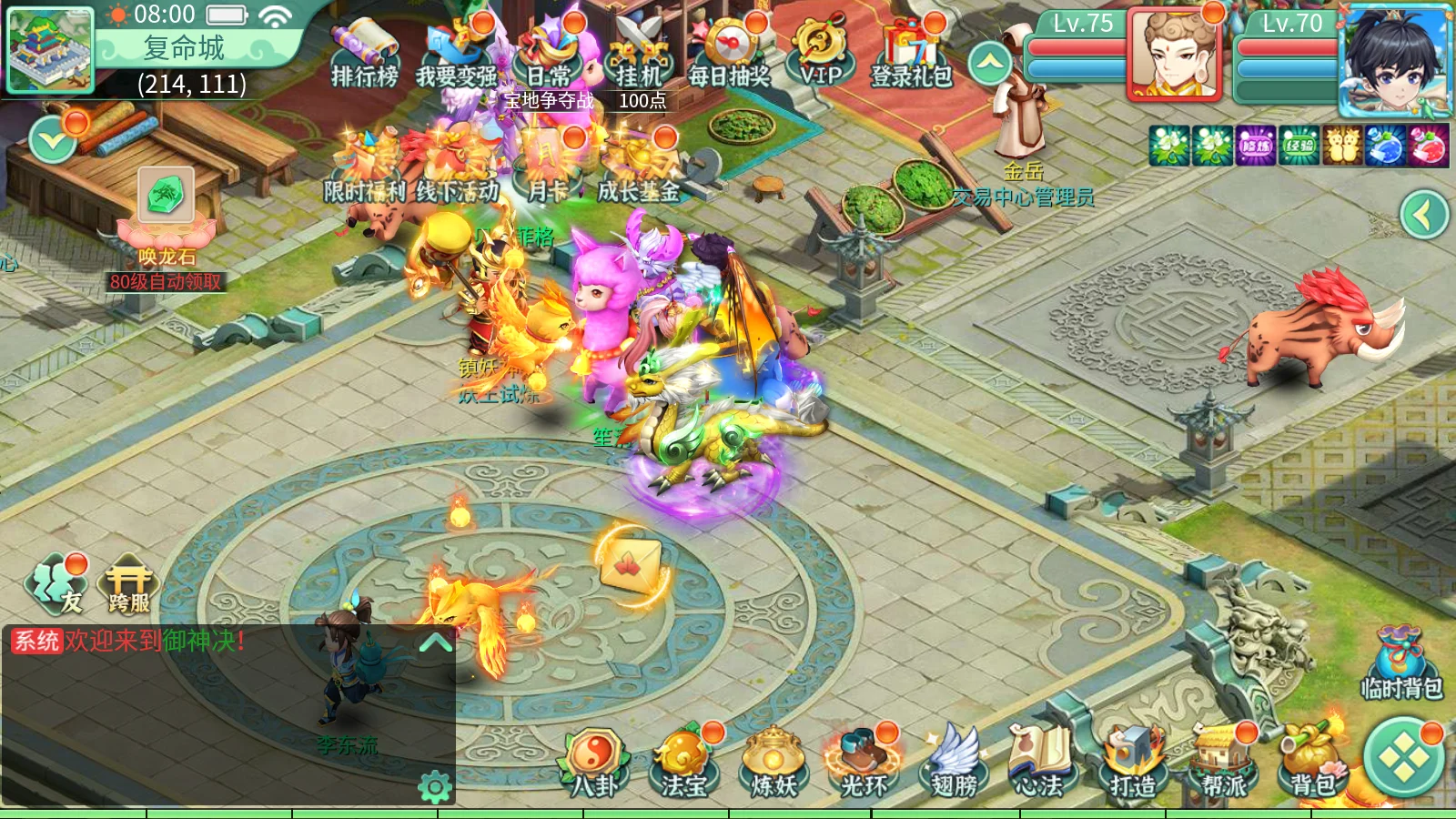
Task: Open the 八卦 bagua menu
Action: tap(594, 764)
